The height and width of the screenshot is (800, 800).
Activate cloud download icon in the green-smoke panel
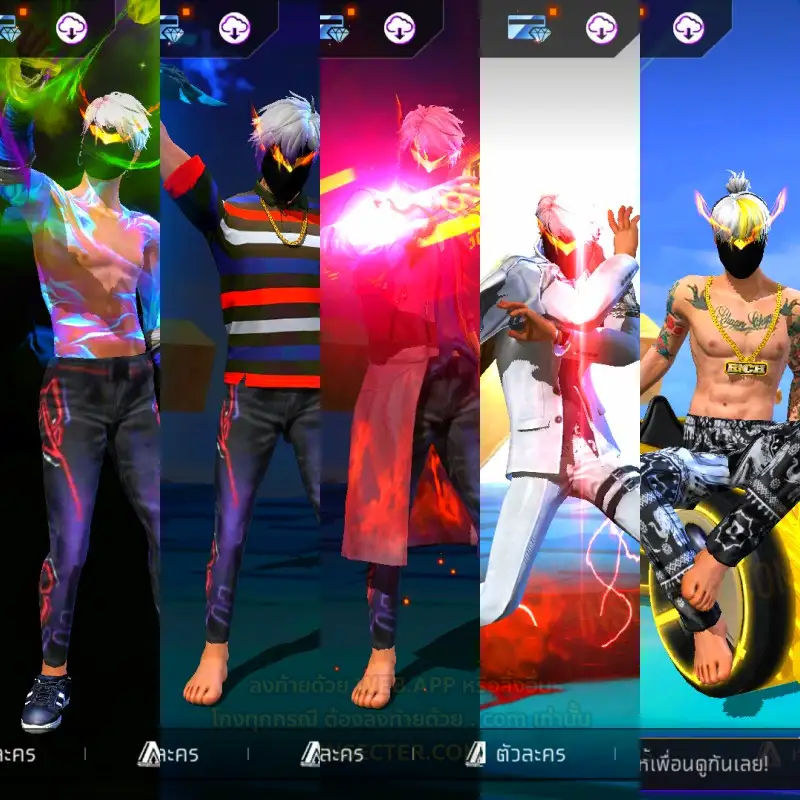click(x=72, y=28)
